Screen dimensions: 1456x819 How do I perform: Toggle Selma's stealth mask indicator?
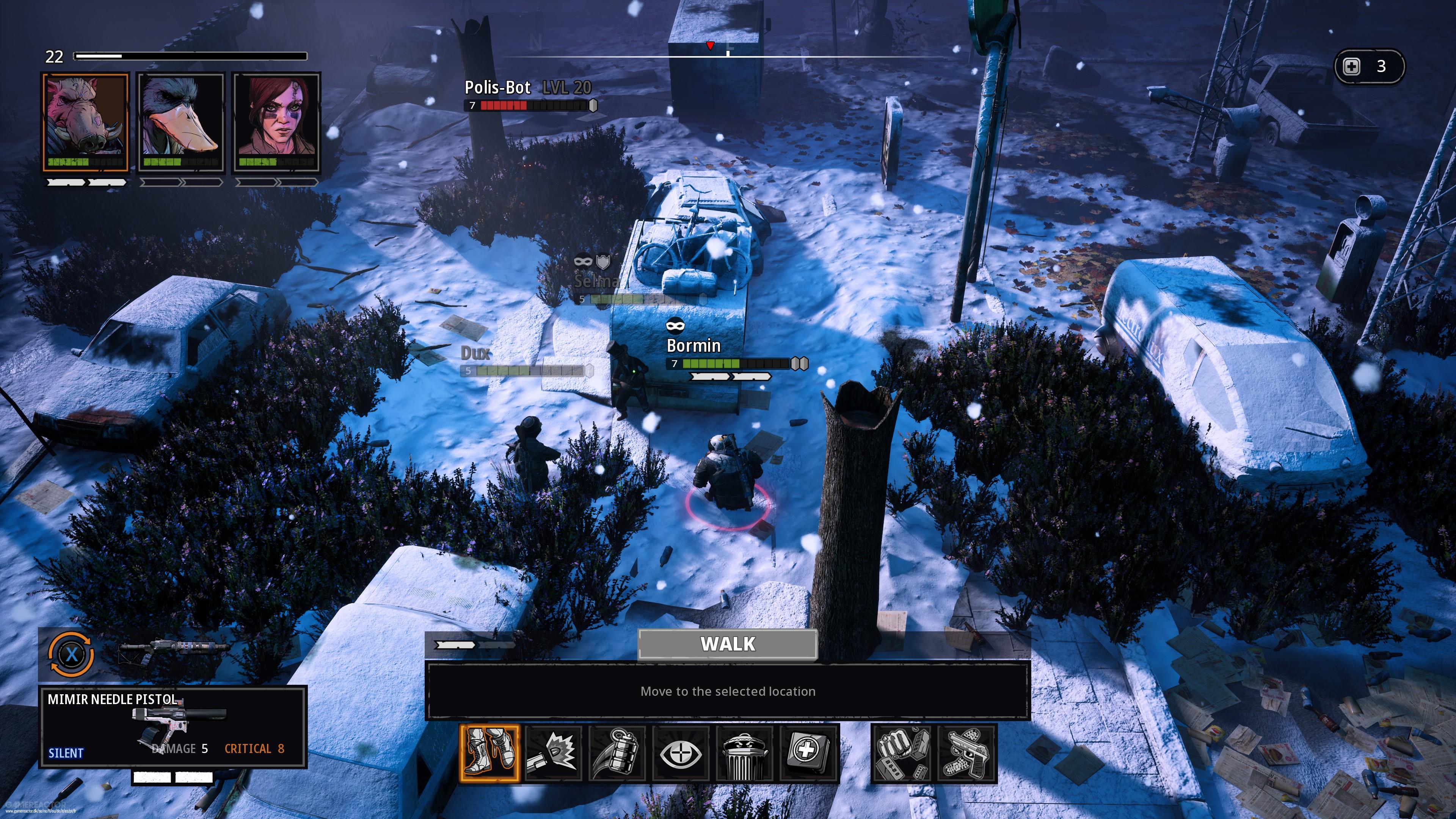pyautogui.click(x=583, y=261)
